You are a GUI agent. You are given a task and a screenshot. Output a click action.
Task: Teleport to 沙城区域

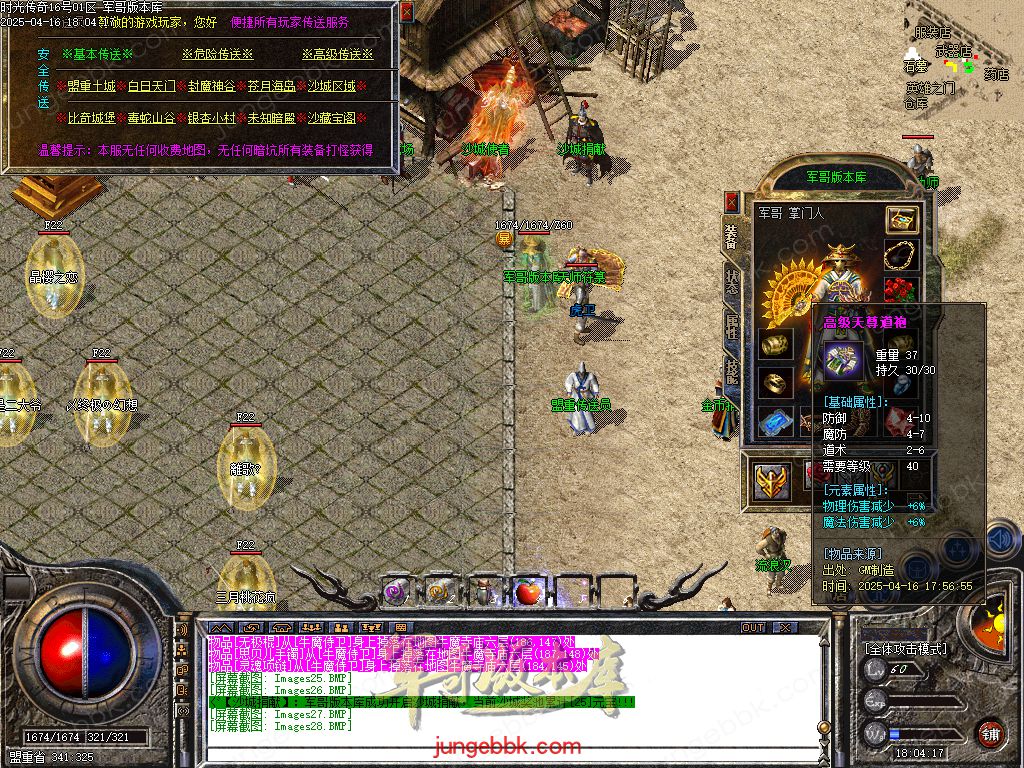point(332,86)
